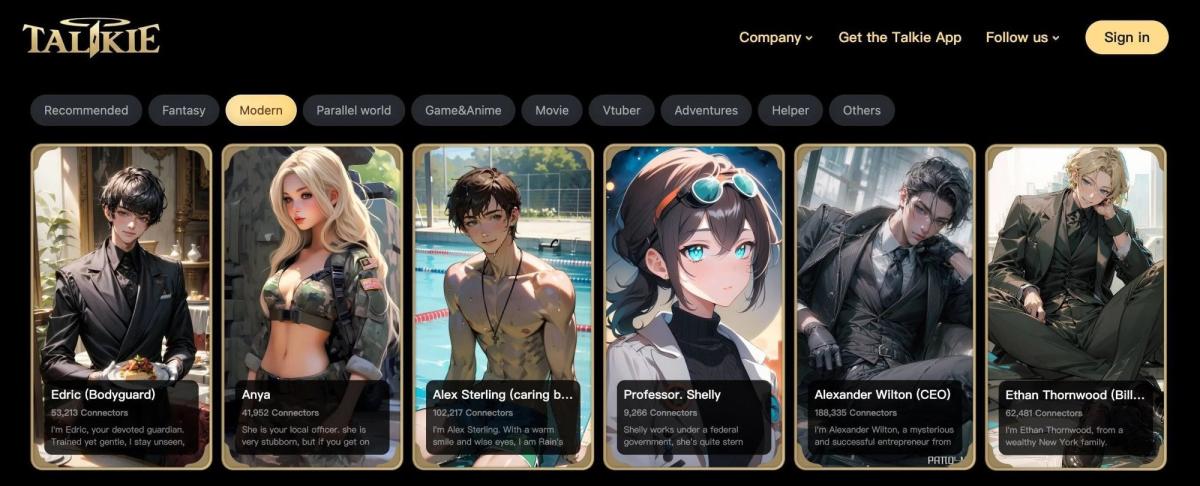This screenshot has height=486, width=1200.
Task: Select the Fantasy category tab
Action: pyautogui.click(x=183, y=110)
